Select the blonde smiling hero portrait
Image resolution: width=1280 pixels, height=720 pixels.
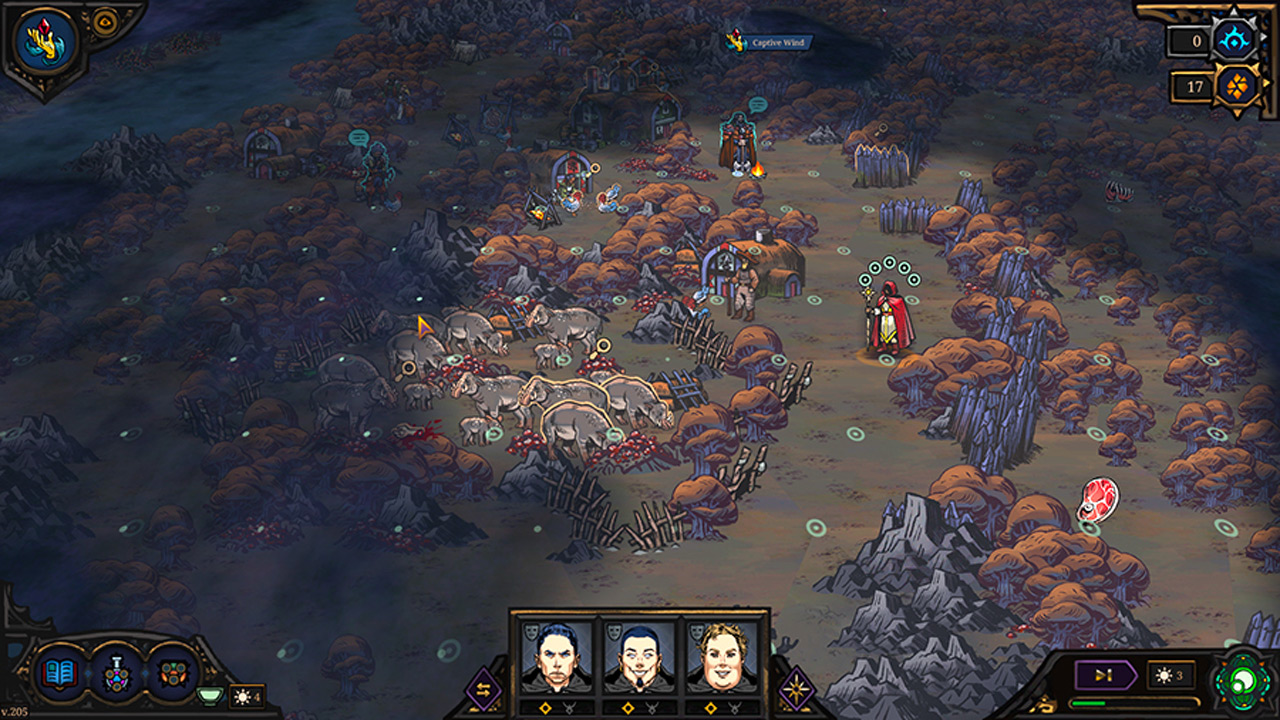coord(722,658)
